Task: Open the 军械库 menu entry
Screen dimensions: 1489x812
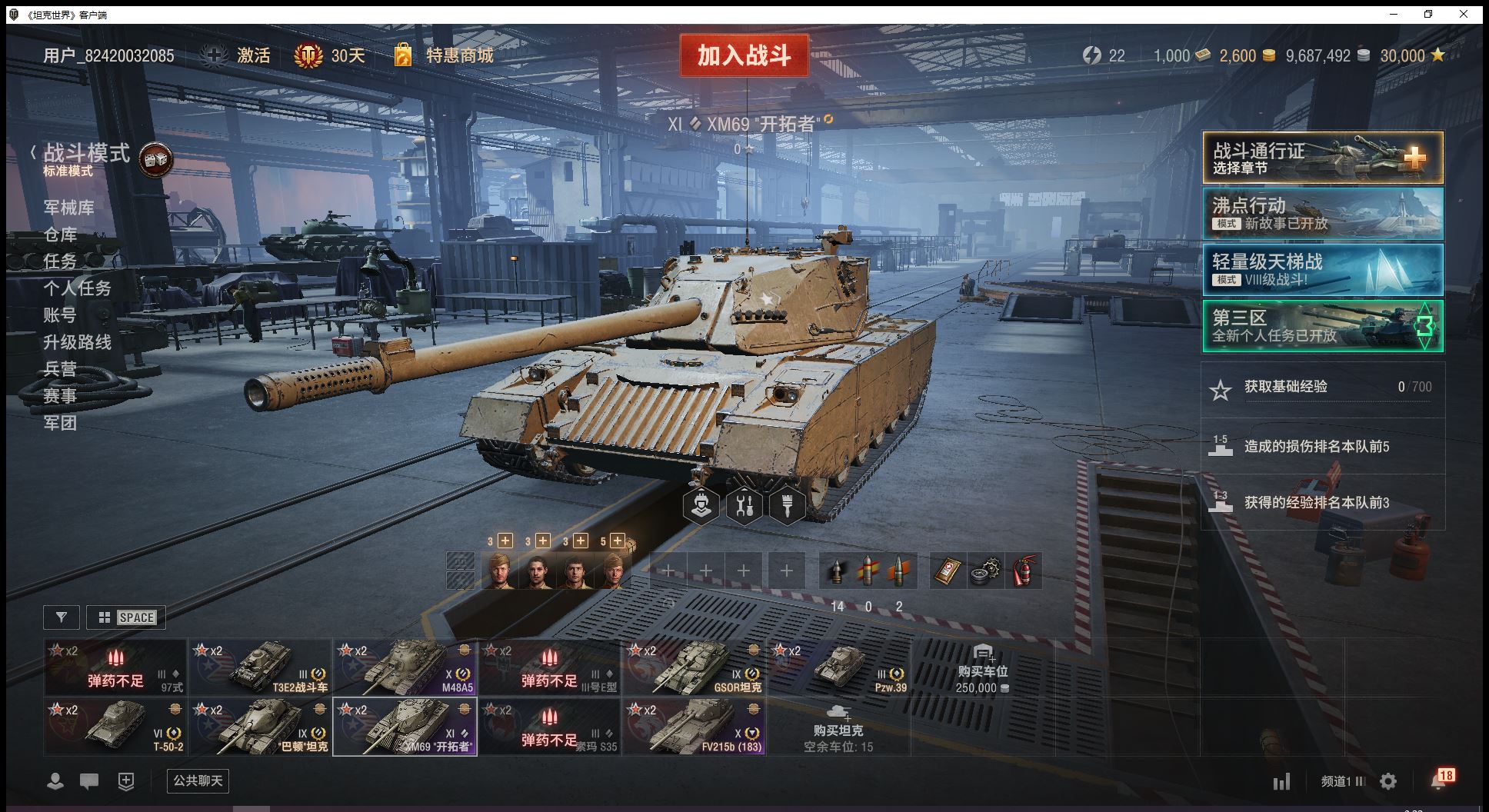Action: (68, 208)
